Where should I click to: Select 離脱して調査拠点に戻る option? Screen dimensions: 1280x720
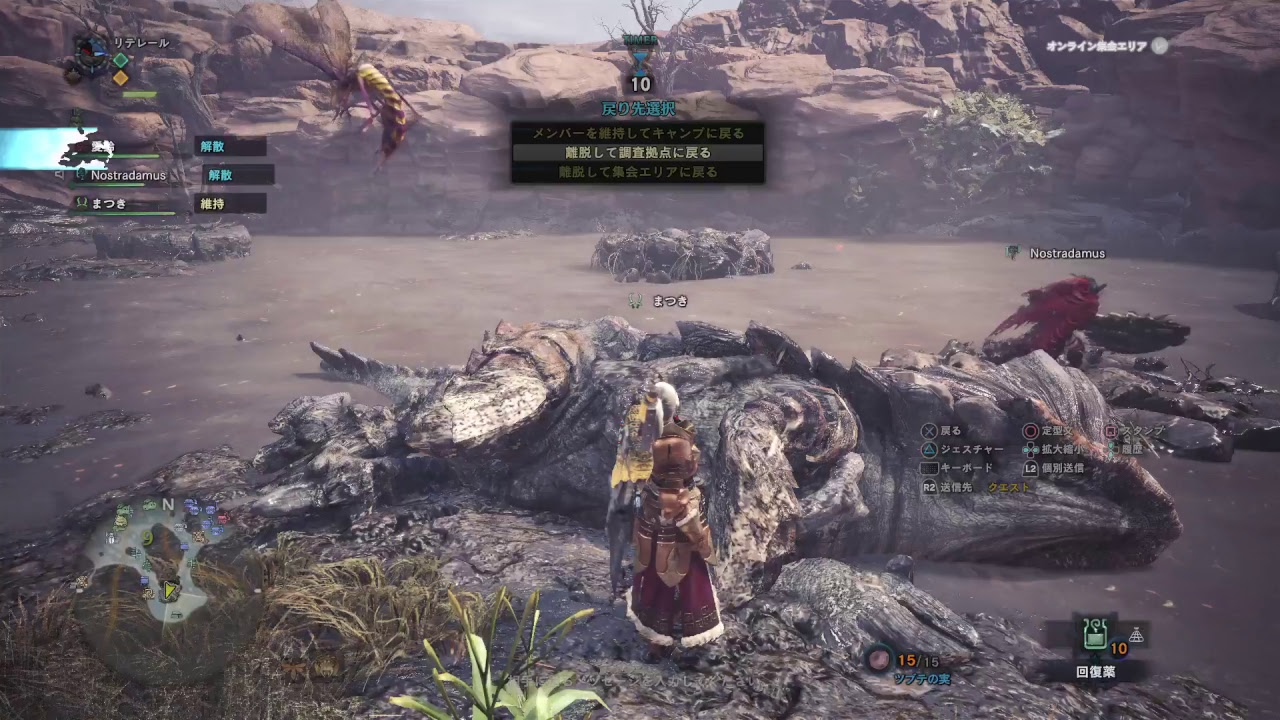pyautogui.click(x=637, y=153)
